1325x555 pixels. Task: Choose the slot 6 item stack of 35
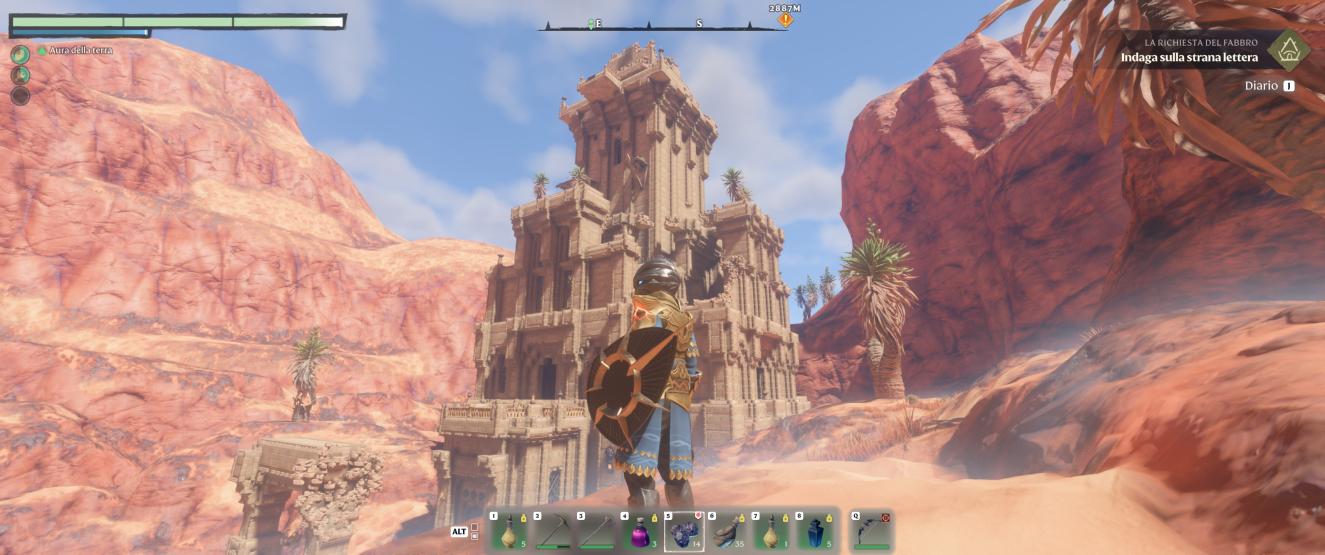pos(727,532)
